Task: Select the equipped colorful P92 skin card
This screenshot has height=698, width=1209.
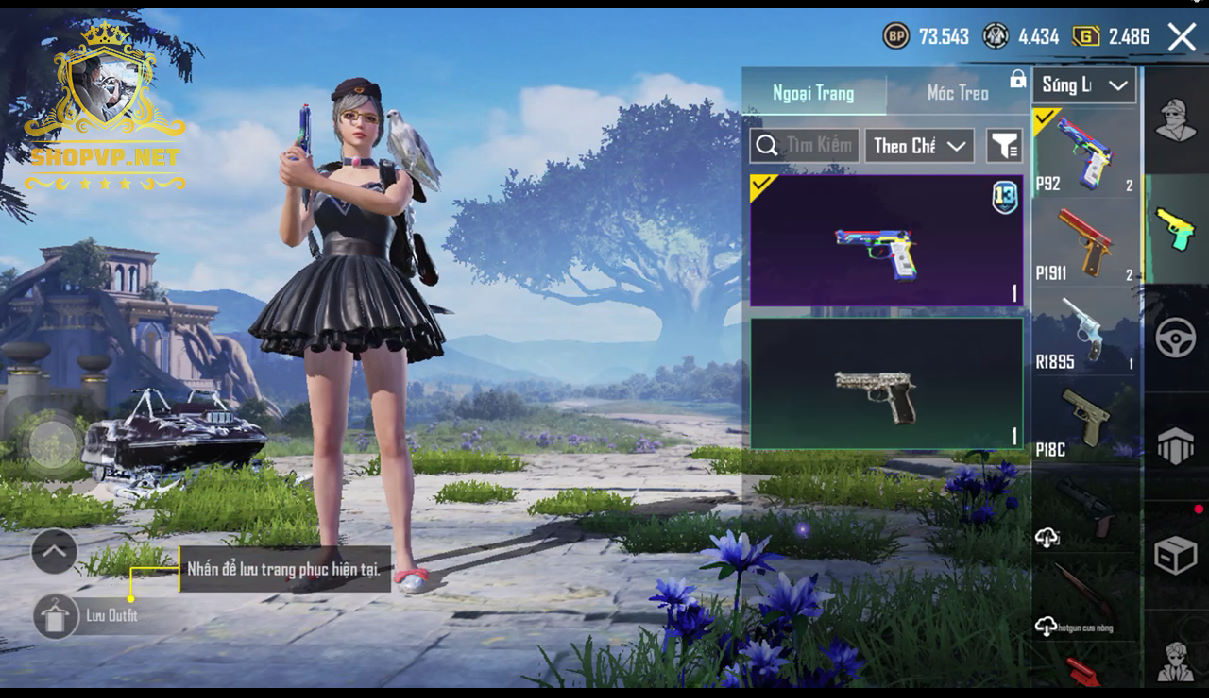Action: coord(886,240)
